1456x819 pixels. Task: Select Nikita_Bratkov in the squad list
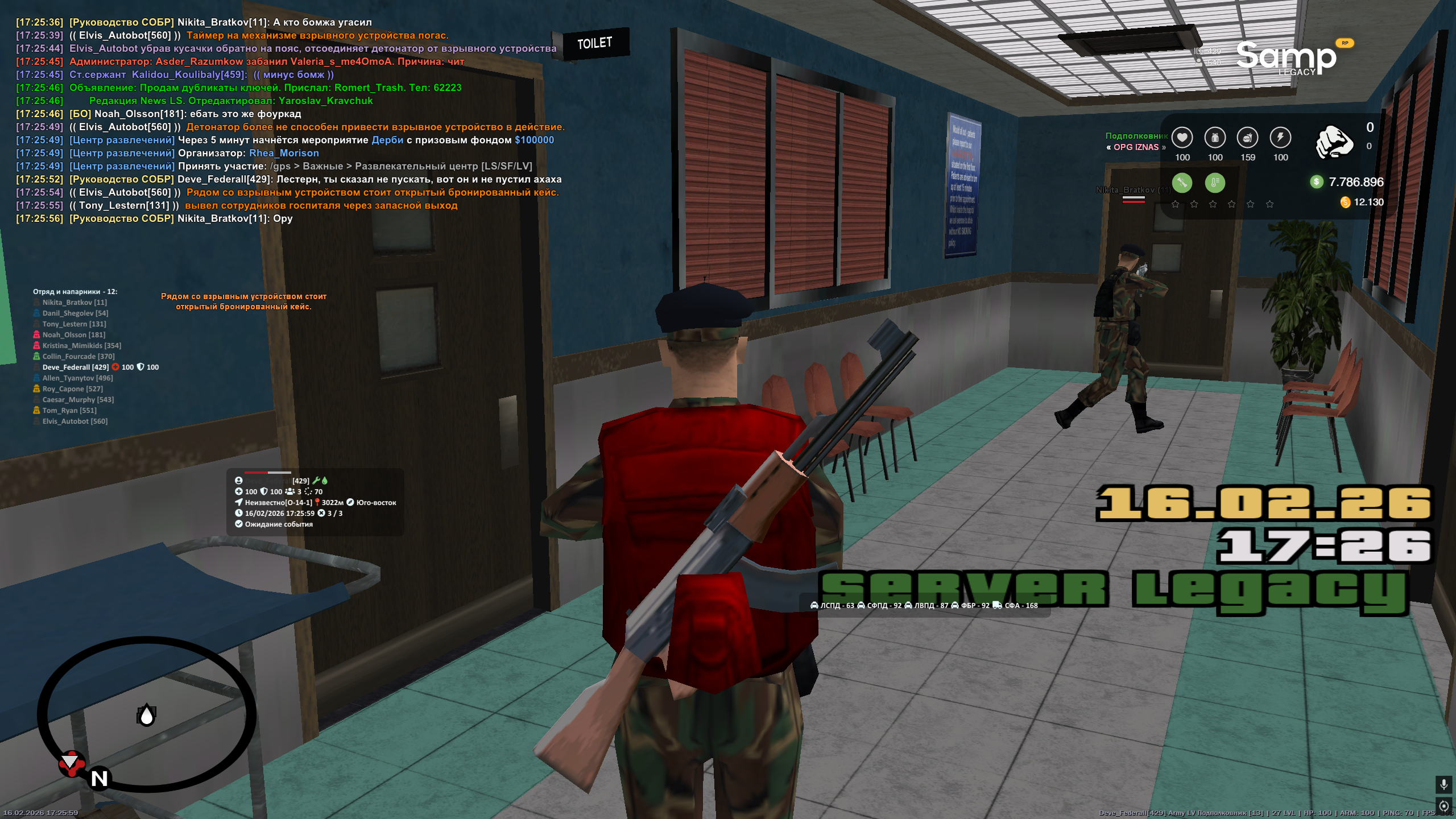pos(75,303)
